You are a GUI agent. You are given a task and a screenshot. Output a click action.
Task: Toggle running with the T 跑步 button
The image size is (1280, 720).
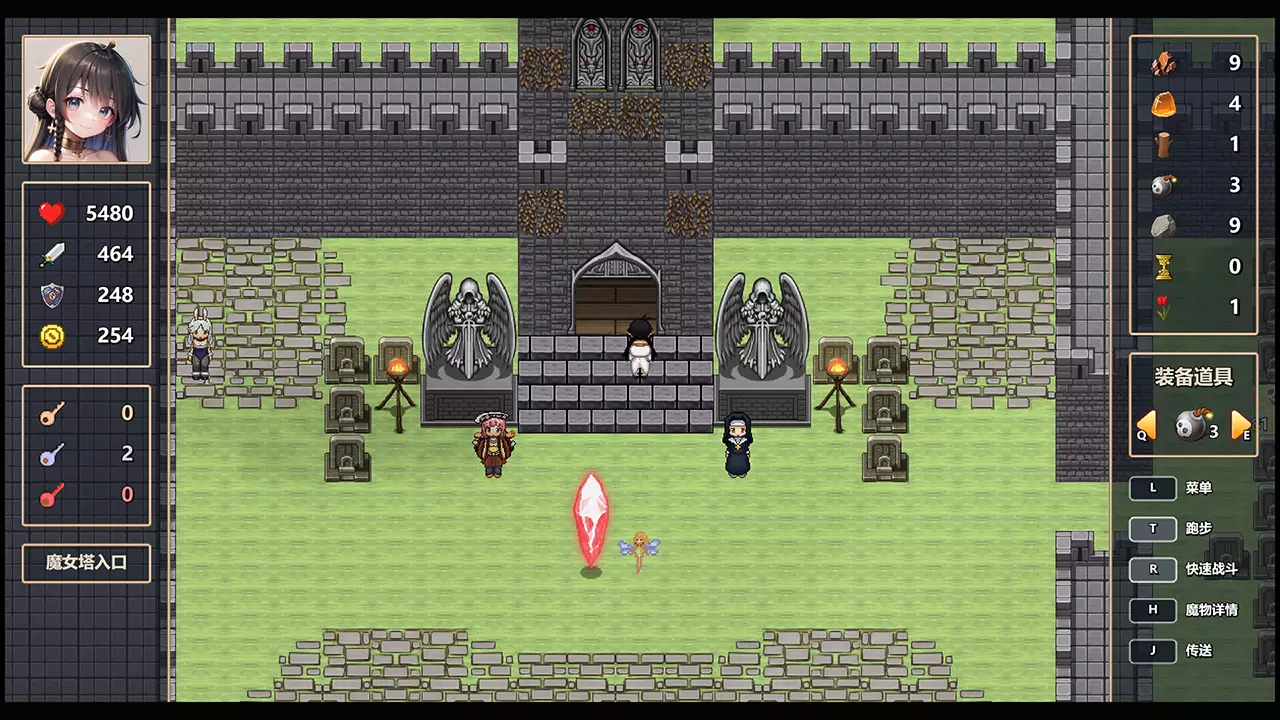click(x=1153, y=528)
